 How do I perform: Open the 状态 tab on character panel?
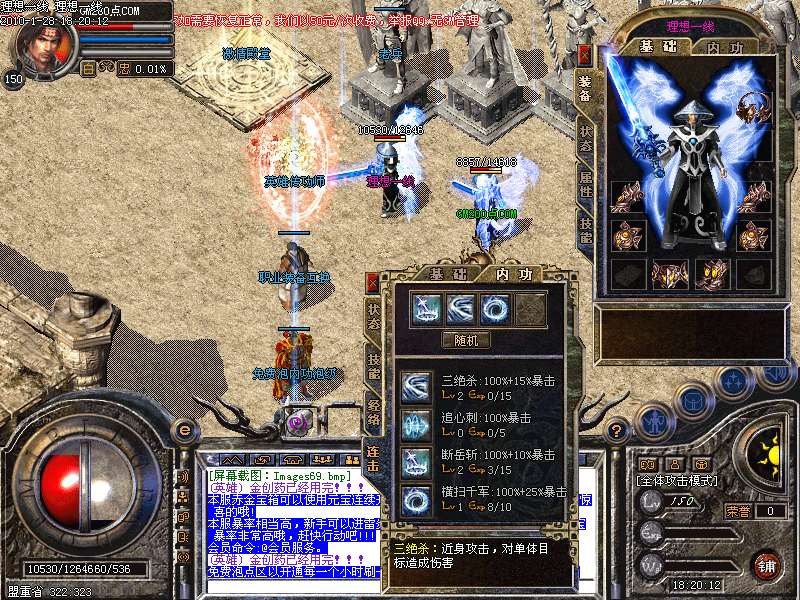pos(586,140)
